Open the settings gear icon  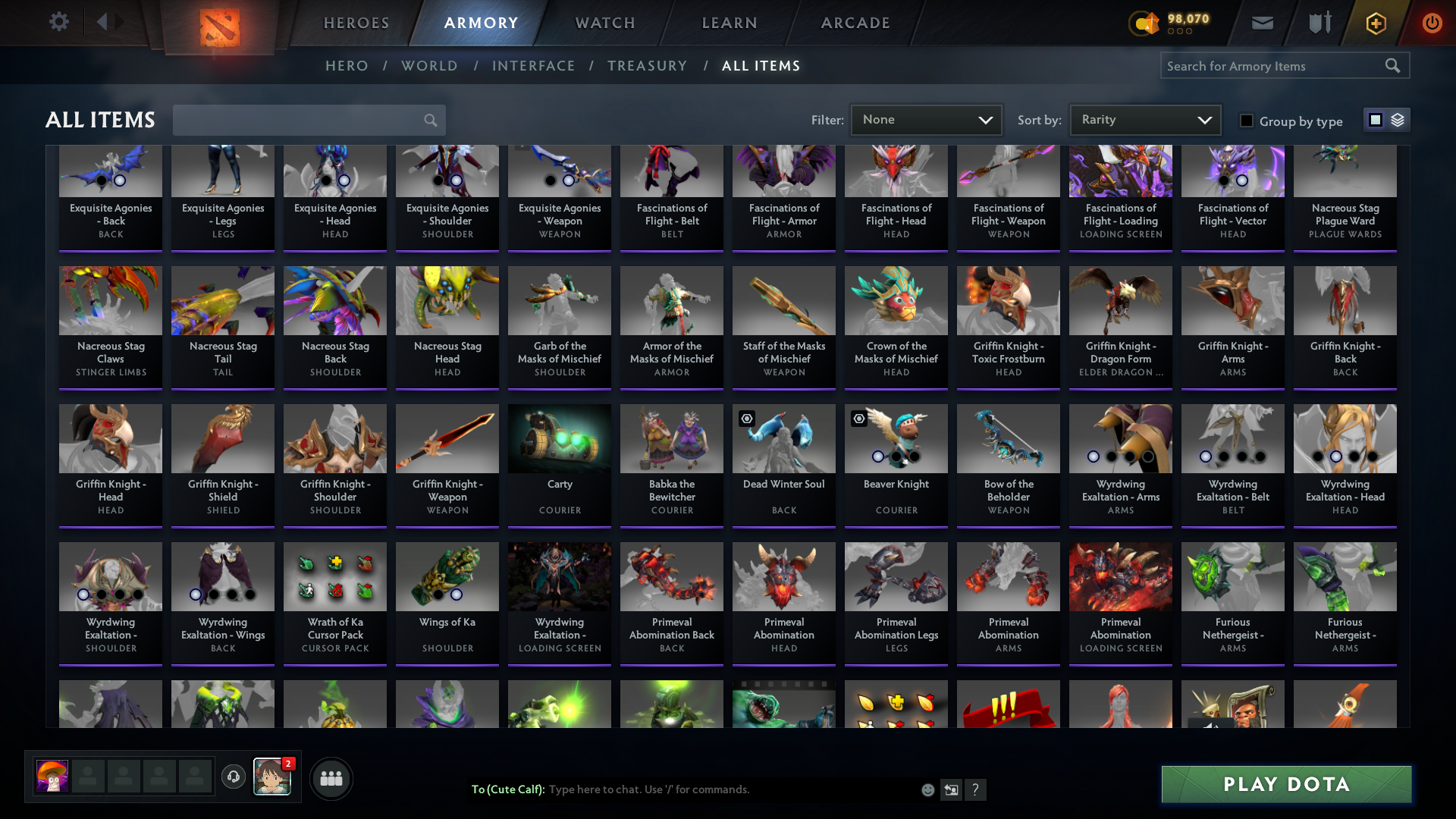point(59,21)
